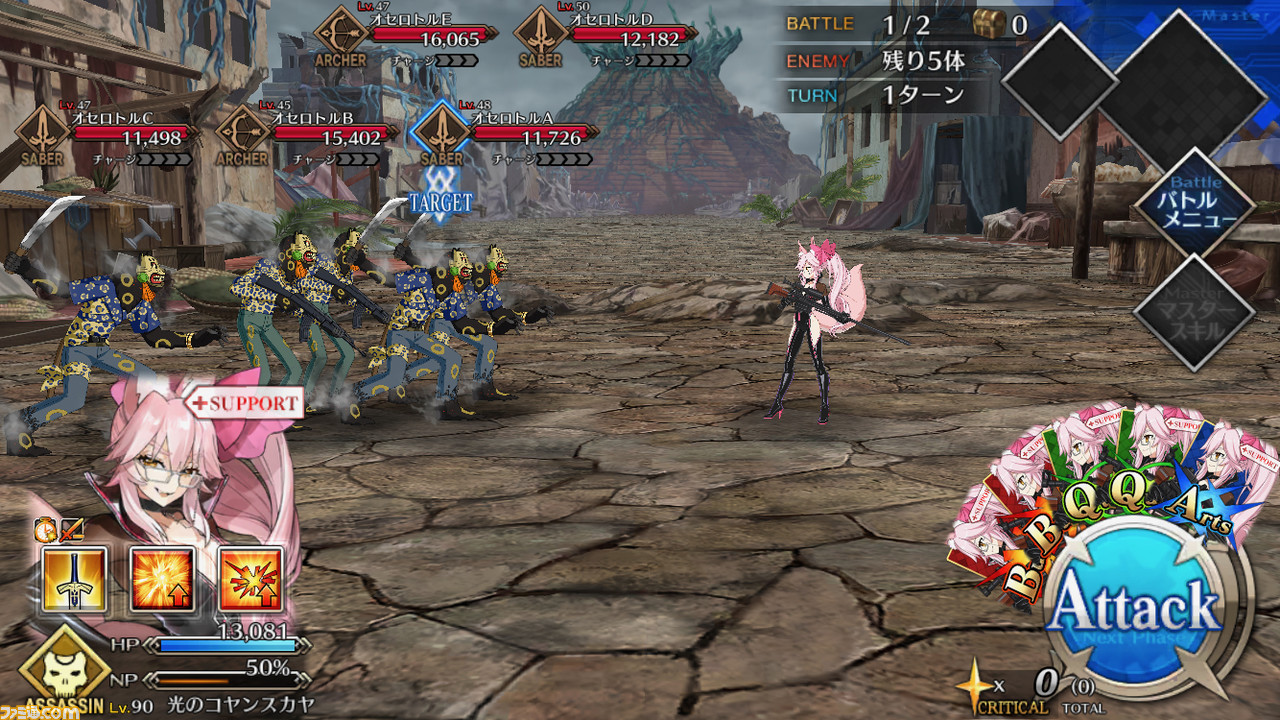Use the middle explosion buff skill
The image size is (1280, 720).
tap(163, 579)
